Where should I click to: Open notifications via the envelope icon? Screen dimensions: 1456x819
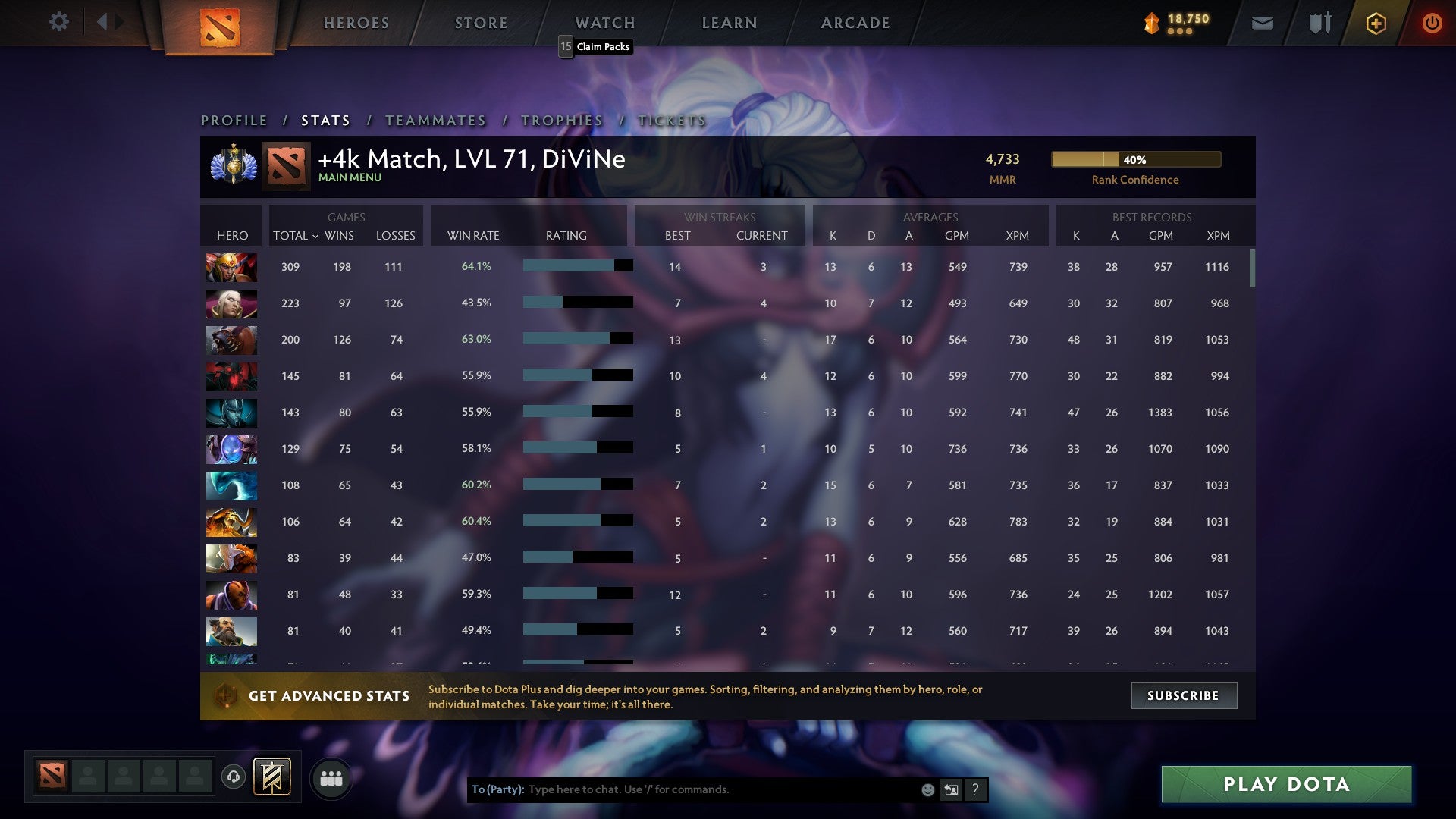1262,22
